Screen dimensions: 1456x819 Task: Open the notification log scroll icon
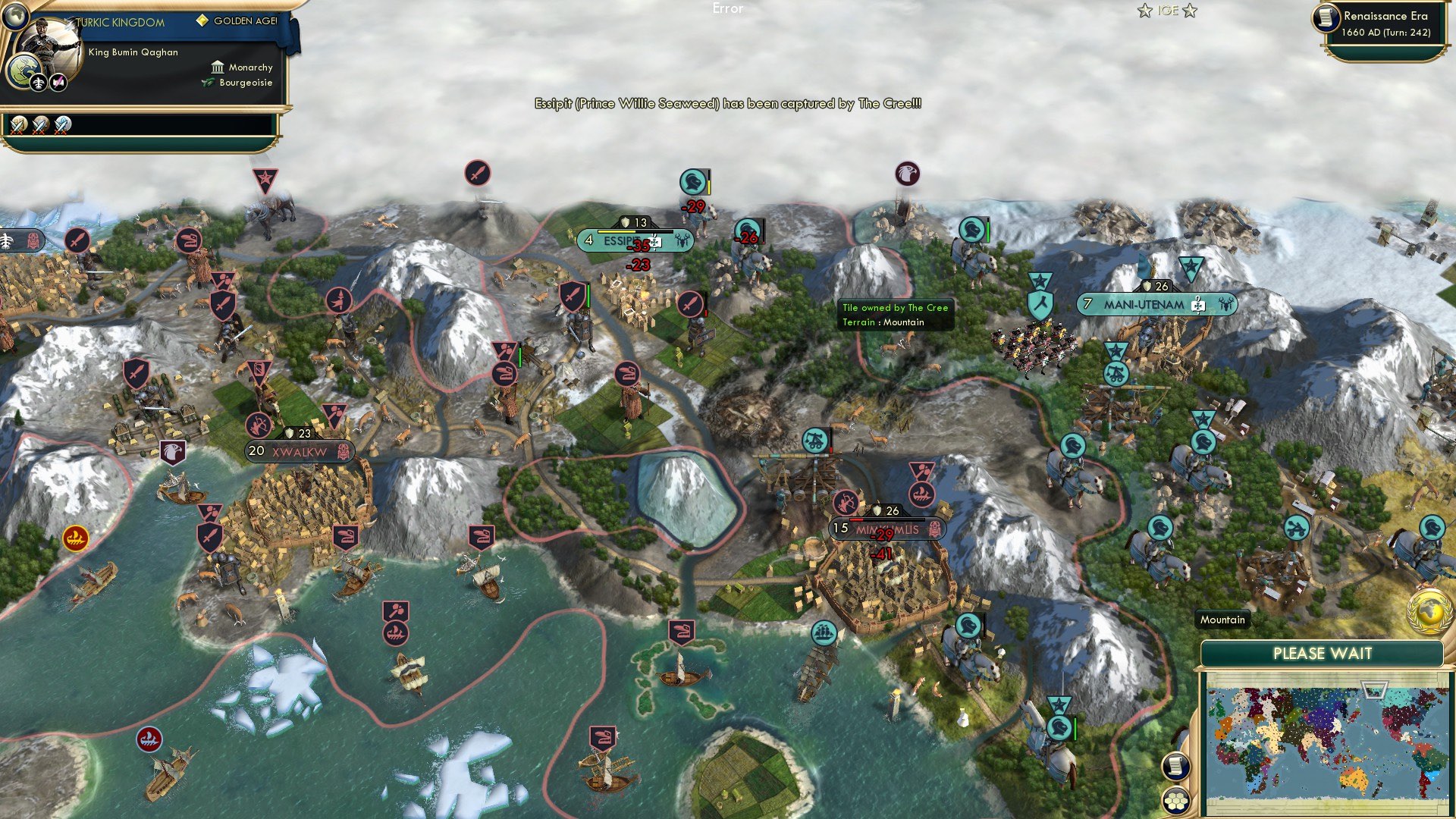pos(1175,767)
